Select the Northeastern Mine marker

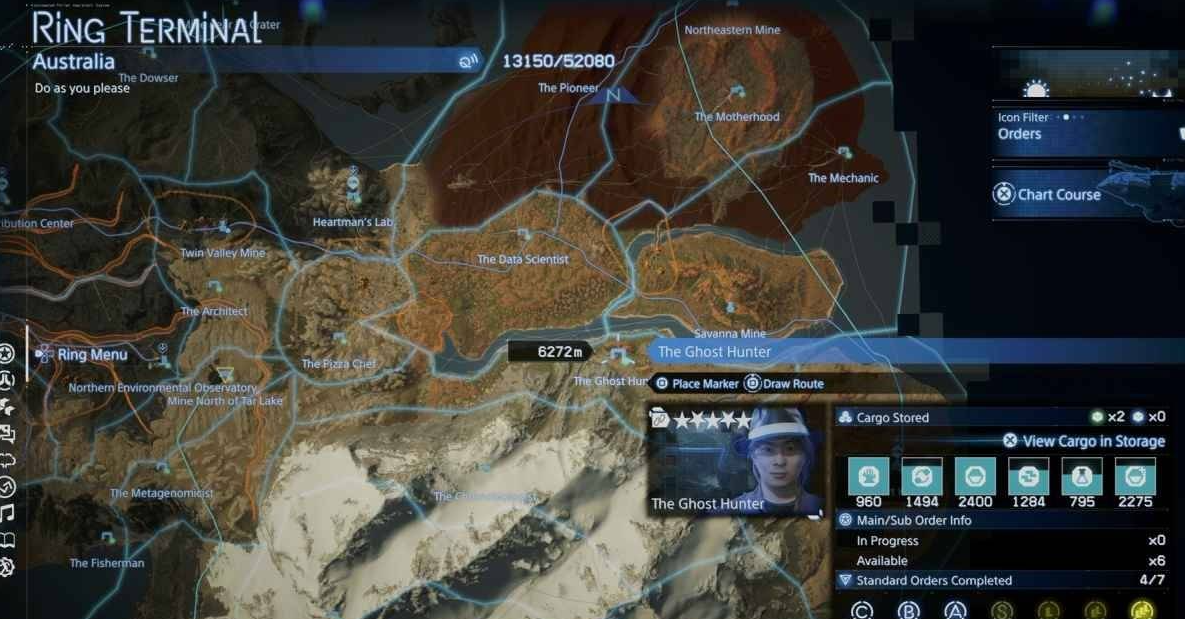[x=732, y=30]
